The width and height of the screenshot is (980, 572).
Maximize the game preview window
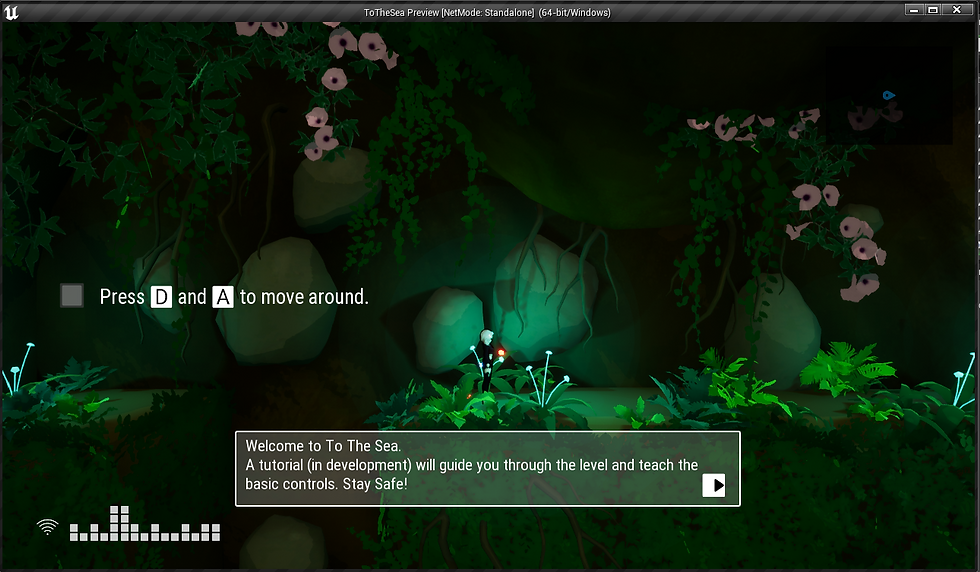pyautogui.click(x=933, y=9)
